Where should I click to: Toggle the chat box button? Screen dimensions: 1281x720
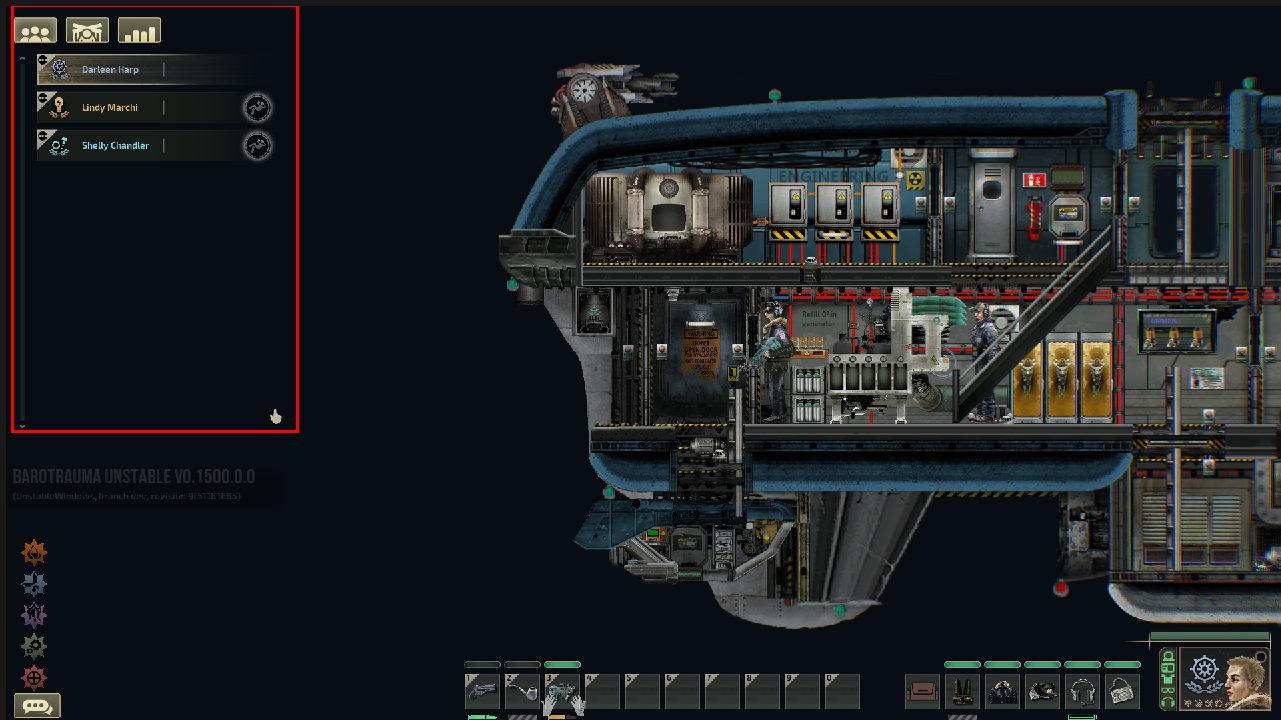pyautogui.click(x=37, y=706)
